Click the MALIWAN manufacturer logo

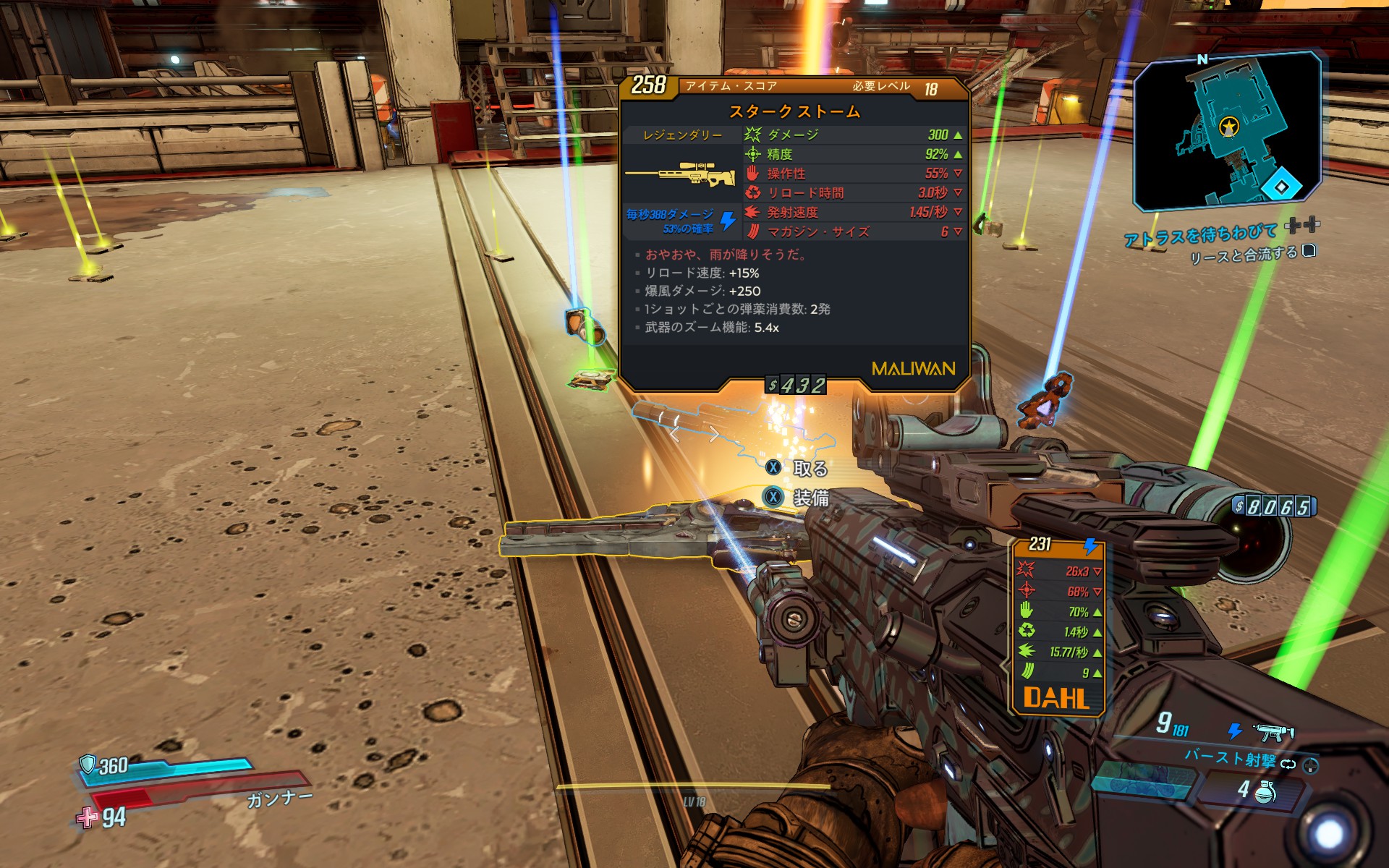(x=913, y=369)
